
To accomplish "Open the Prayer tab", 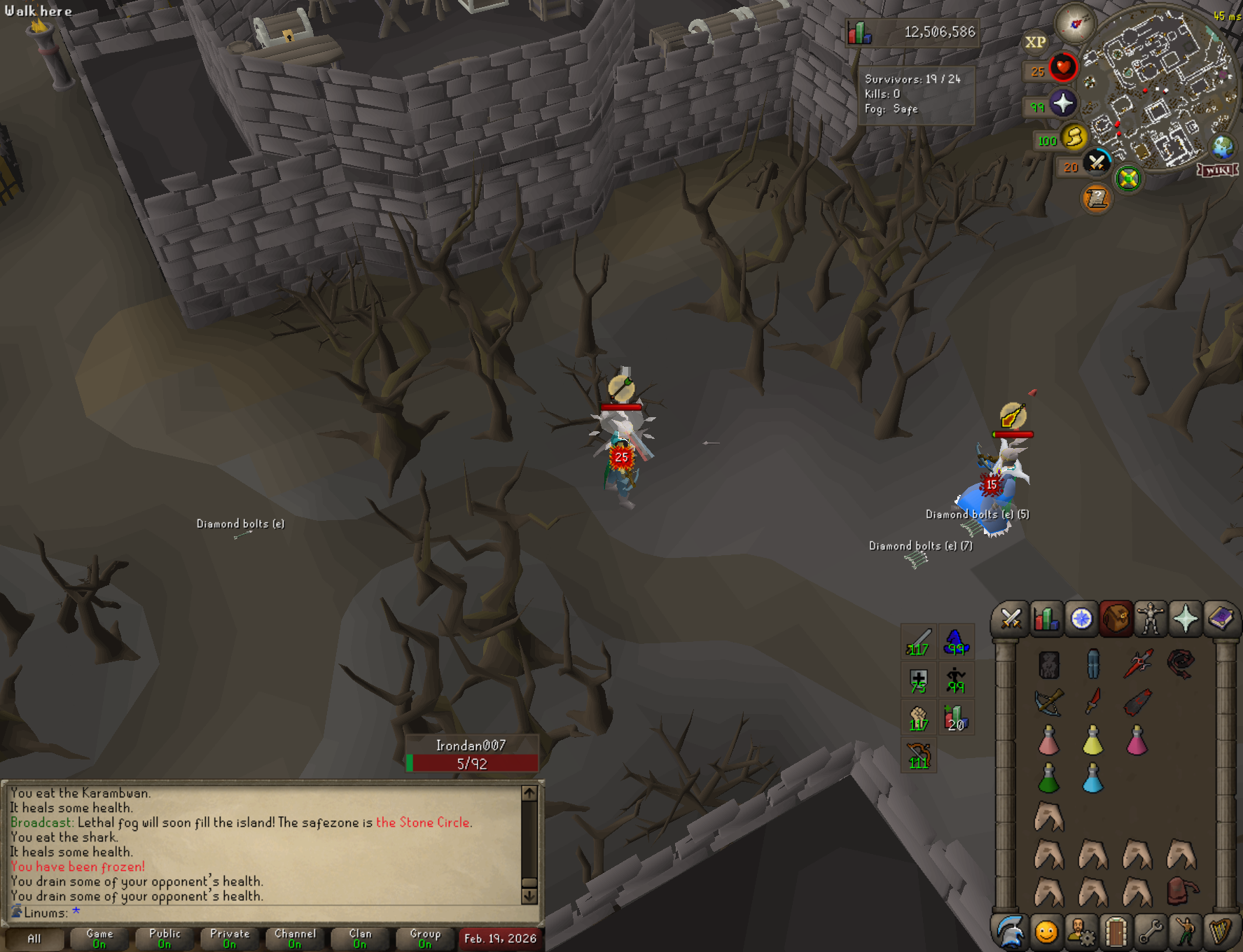I will (x=1186, y=619).
